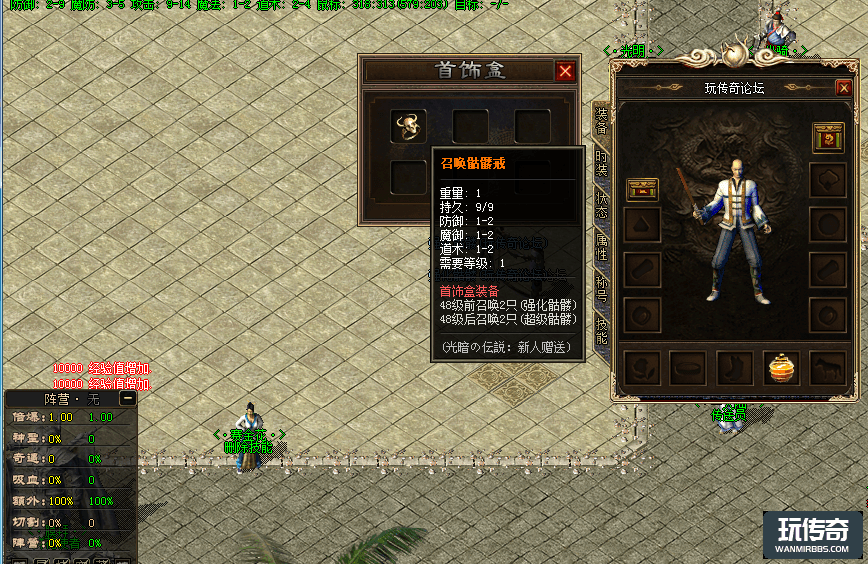
Task: Click the horse mount equipment slot
Action: click(x=827, y=368)
